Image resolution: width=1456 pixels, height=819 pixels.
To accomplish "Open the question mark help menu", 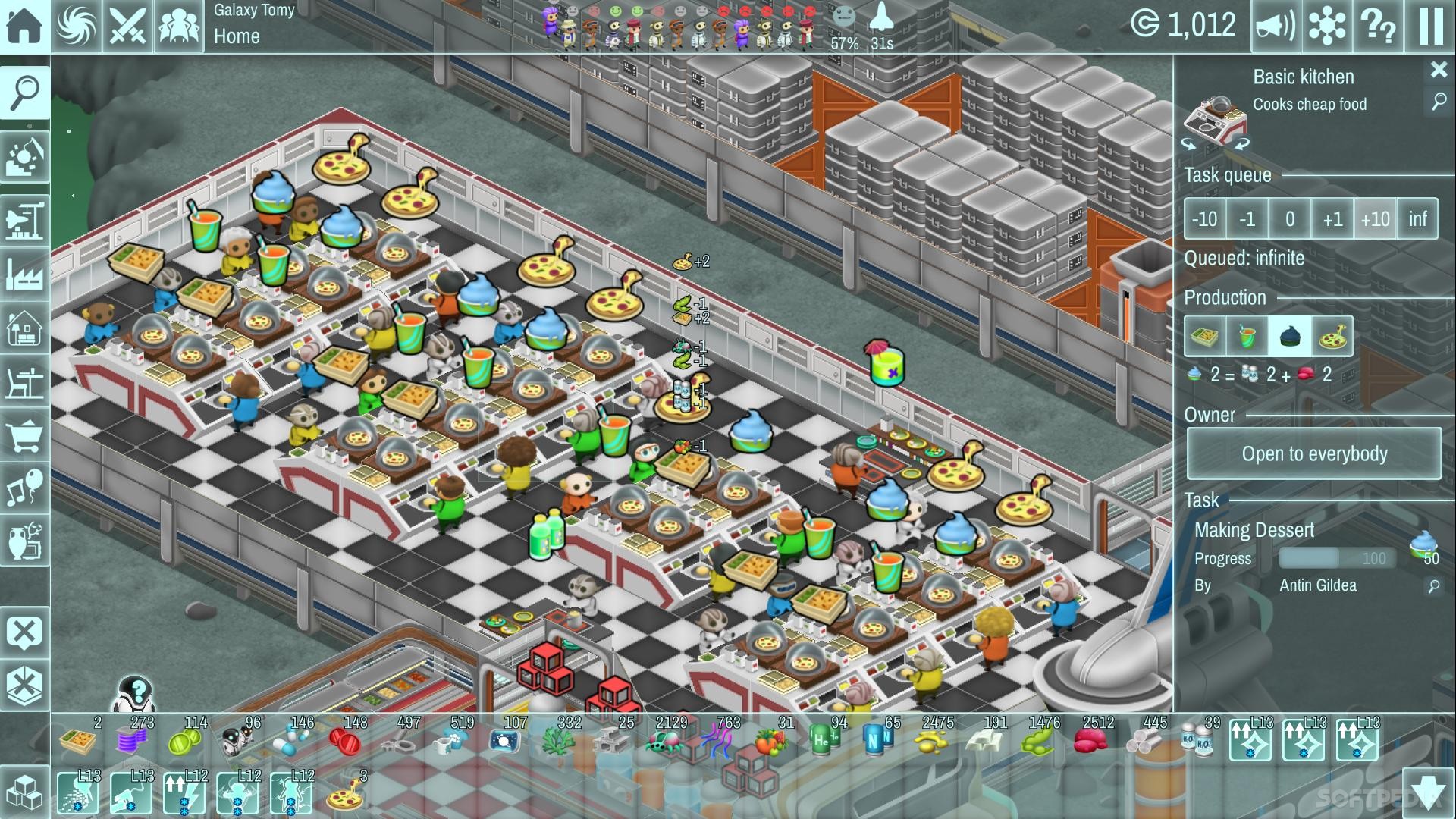I will [1379, 26].
